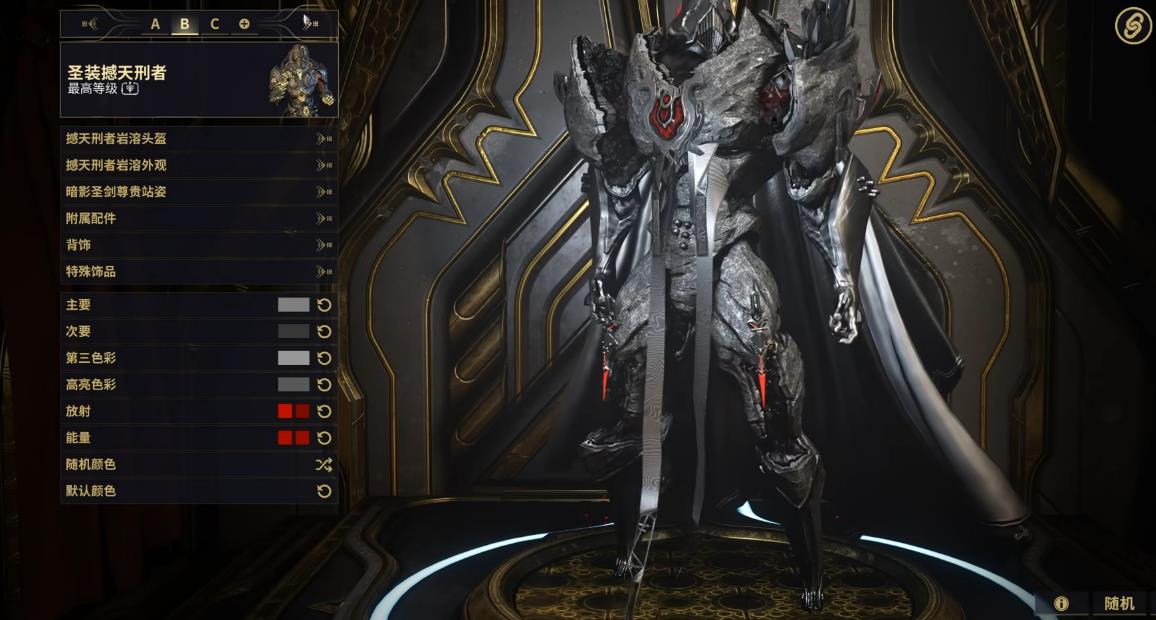Select the 圣装撼天刑者 warframe thumbnail
1156x620 pixels.
click(301, 80)
